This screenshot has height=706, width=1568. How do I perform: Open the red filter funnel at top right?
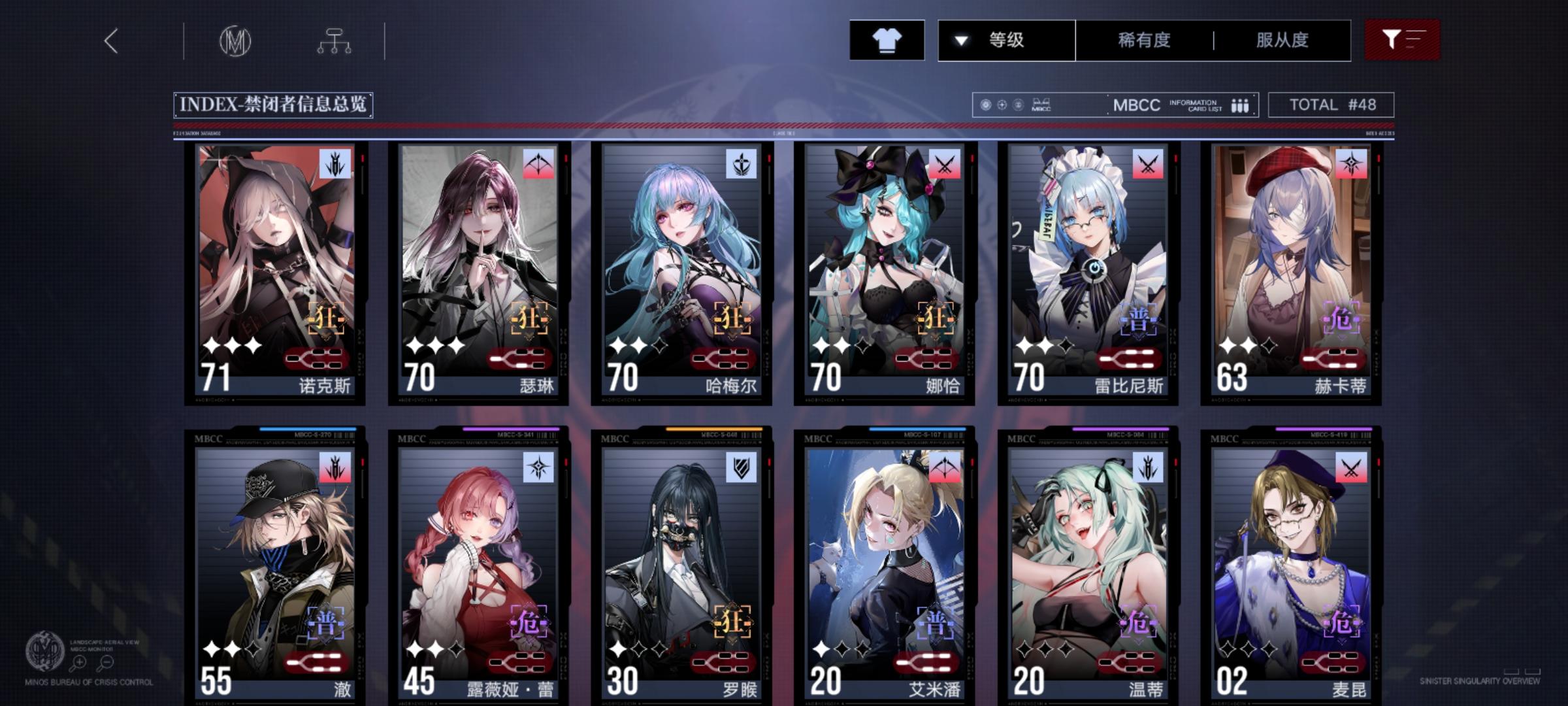coord(1400,41)
